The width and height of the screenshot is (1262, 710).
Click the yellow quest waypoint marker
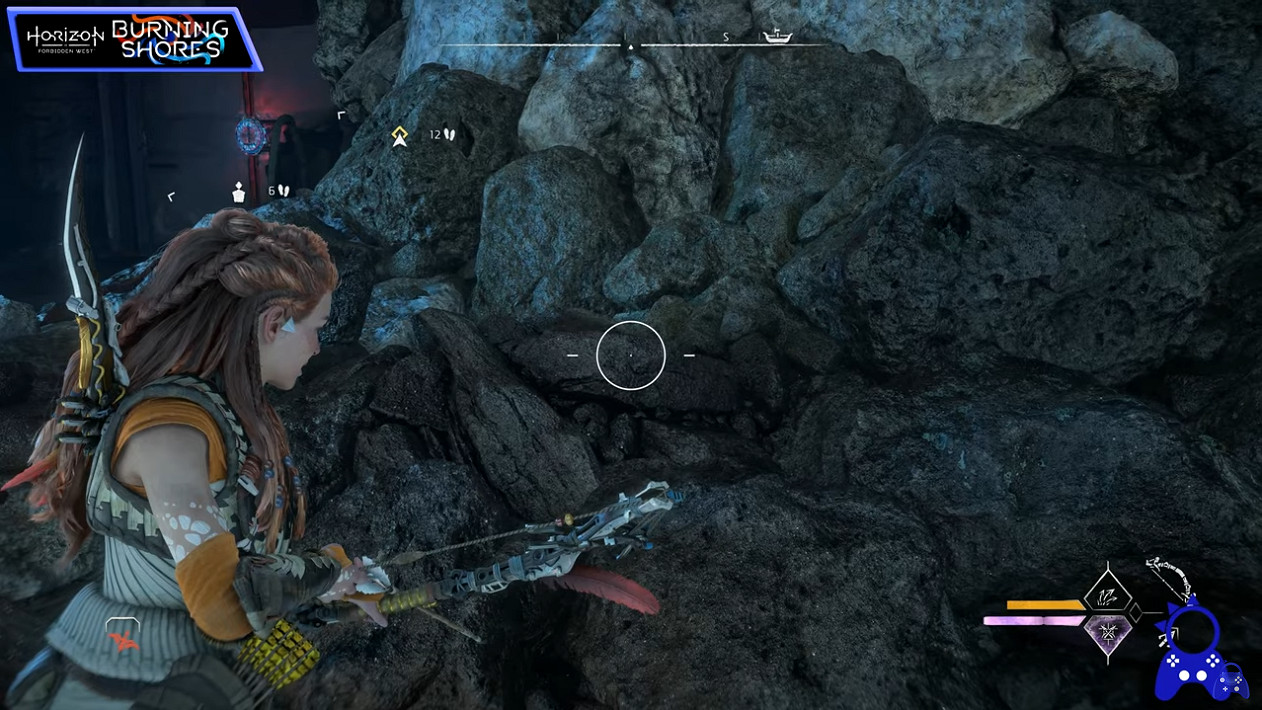[x=400, y=136]
